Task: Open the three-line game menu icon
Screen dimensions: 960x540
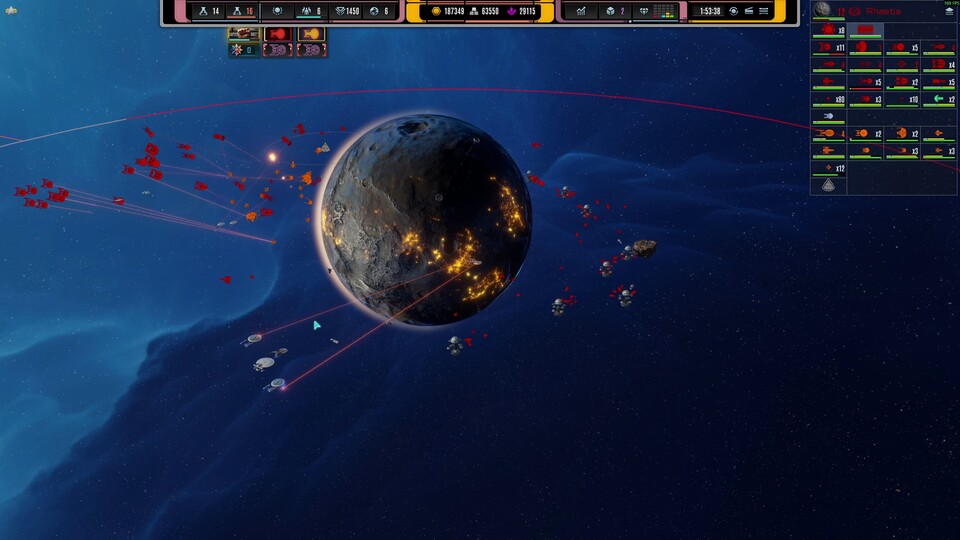Action: pos(764,11)
